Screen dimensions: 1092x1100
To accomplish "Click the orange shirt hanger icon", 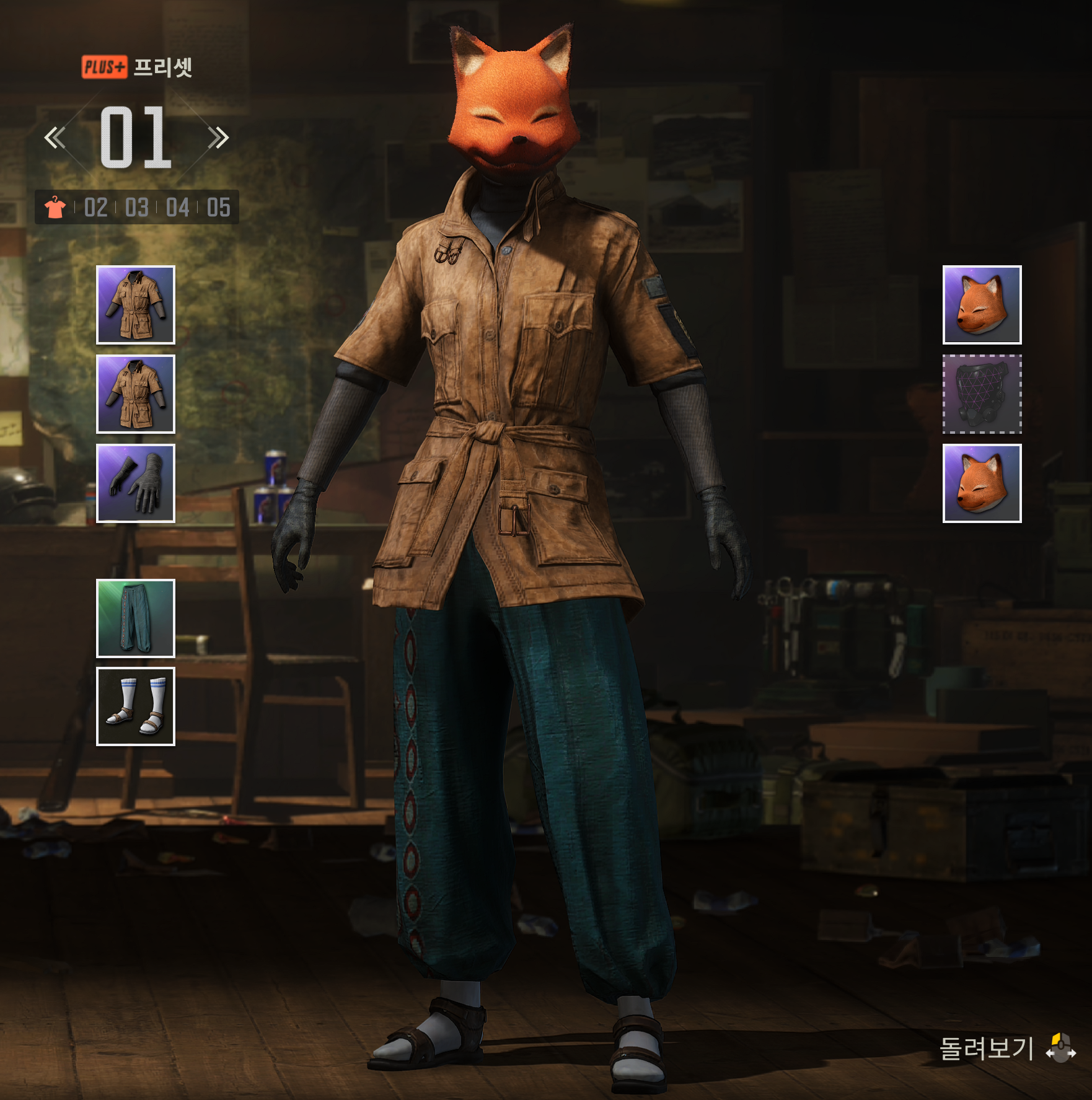I will point(55,208).
